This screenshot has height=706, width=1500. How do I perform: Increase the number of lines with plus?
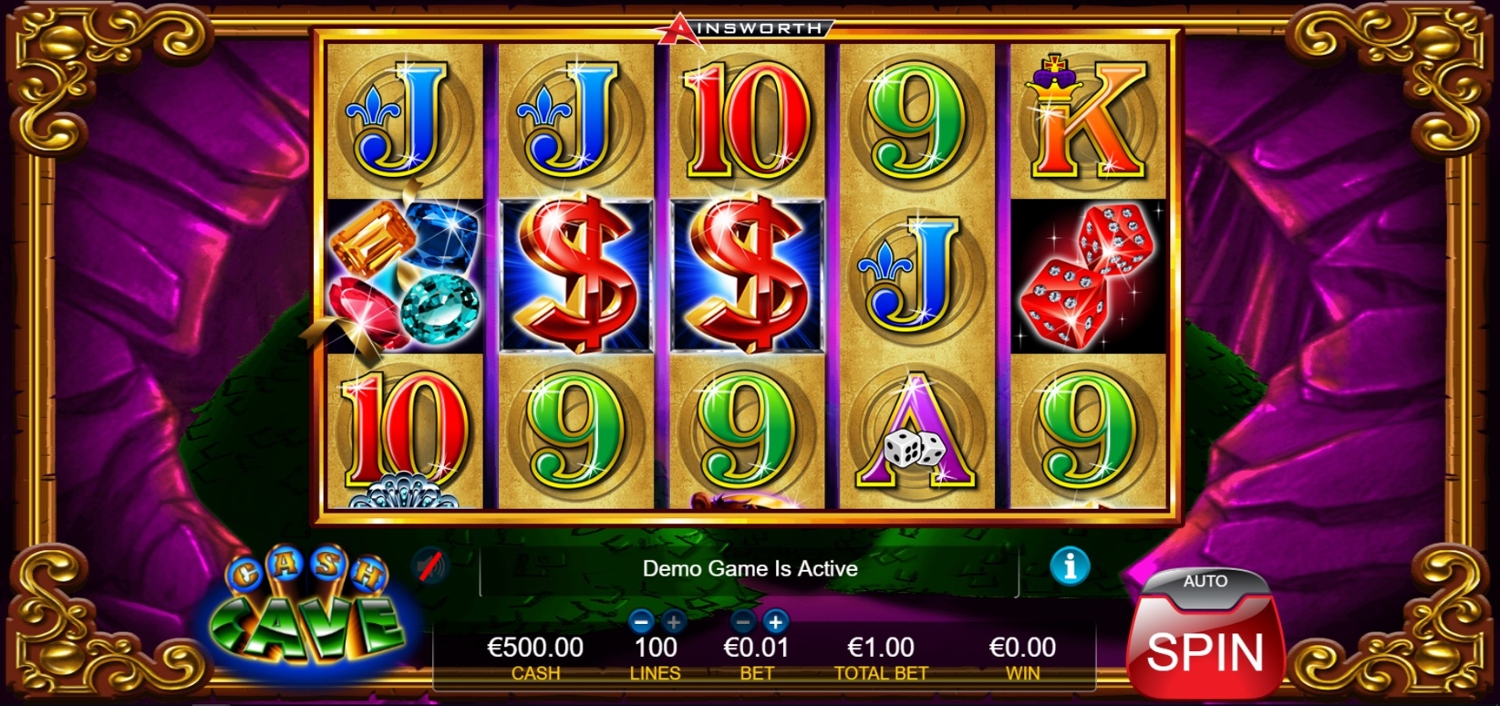point(673,620)
